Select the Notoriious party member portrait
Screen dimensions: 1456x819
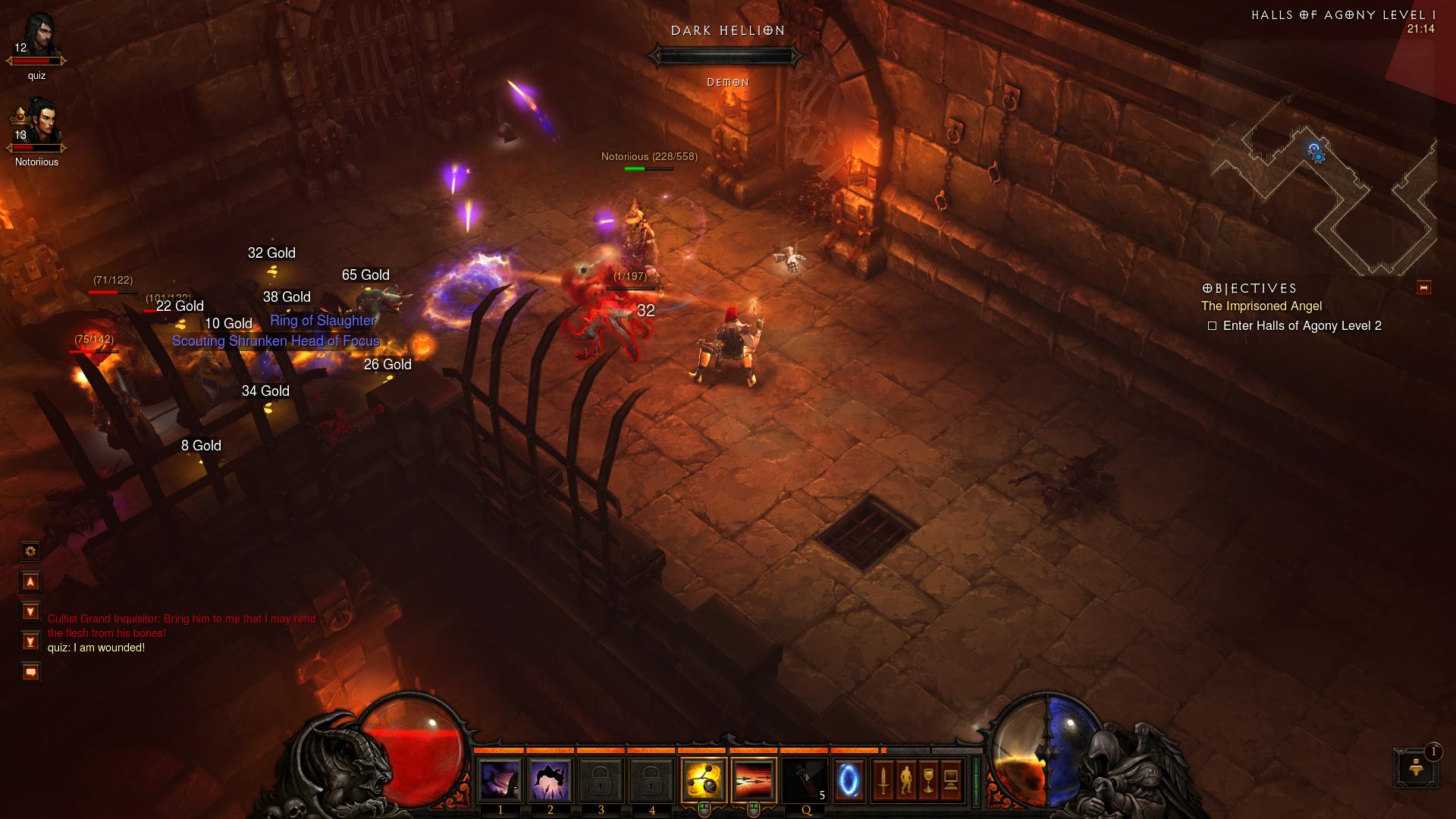[x=37, y=125]
